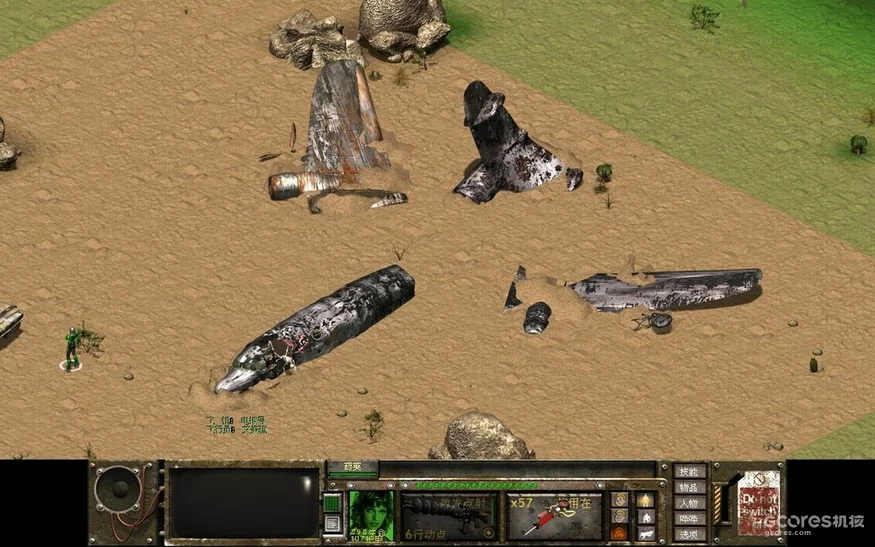The height and width of the screenshot is (547, 875).
Task: Select the equipped gun weapon slot
Action: tap(448, 517)
